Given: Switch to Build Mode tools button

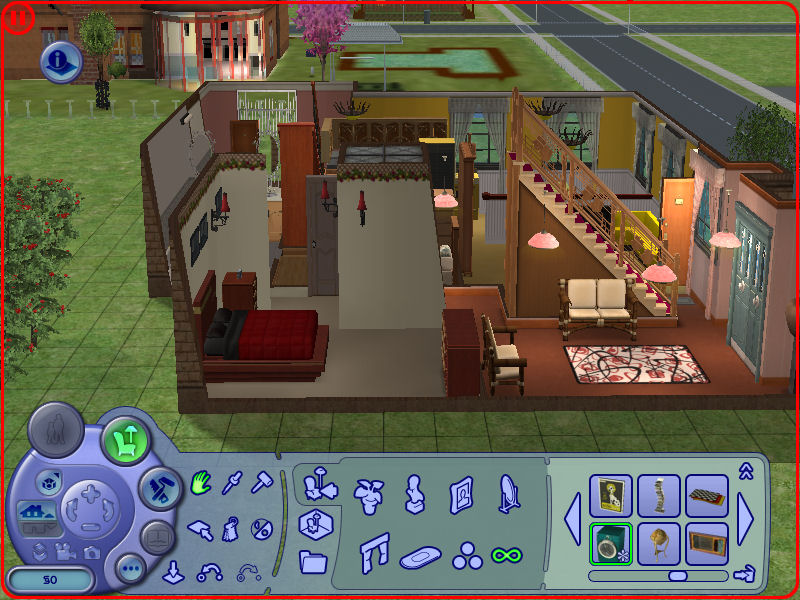Looking at the screenshot, I should (x=158, y=487).
